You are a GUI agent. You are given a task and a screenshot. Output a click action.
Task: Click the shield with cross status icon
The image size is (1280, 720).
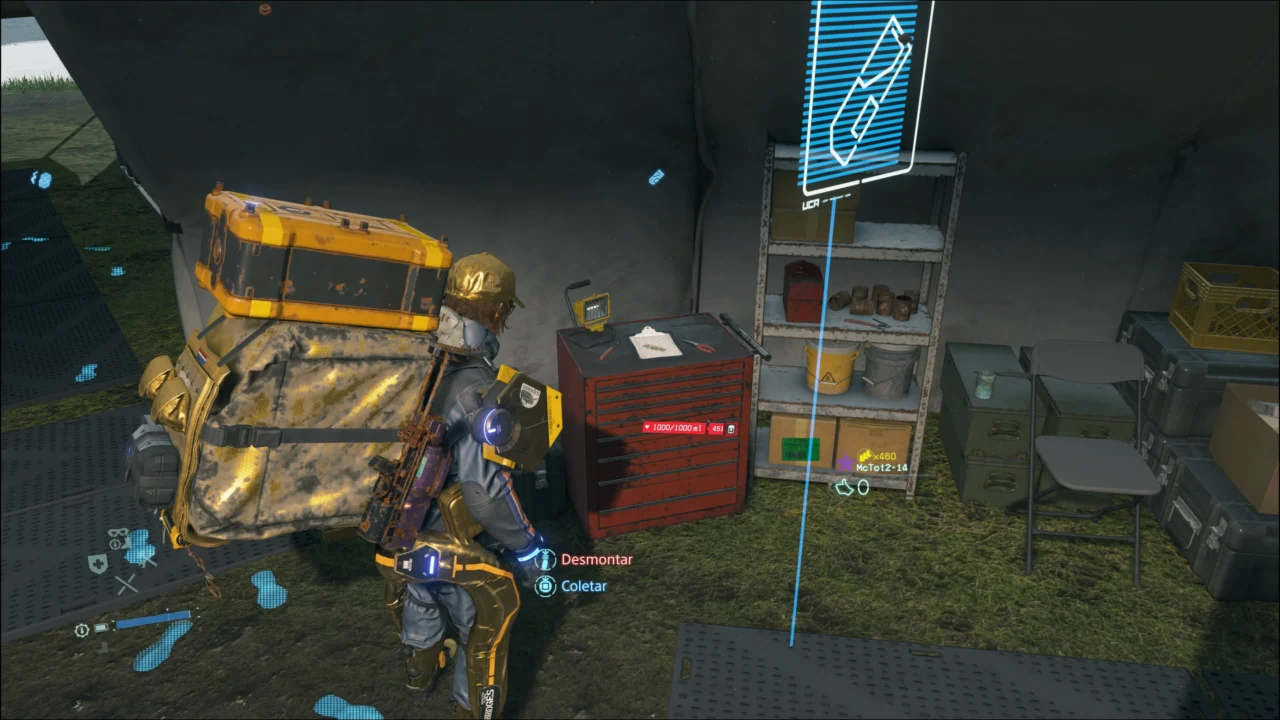[97, 563]
